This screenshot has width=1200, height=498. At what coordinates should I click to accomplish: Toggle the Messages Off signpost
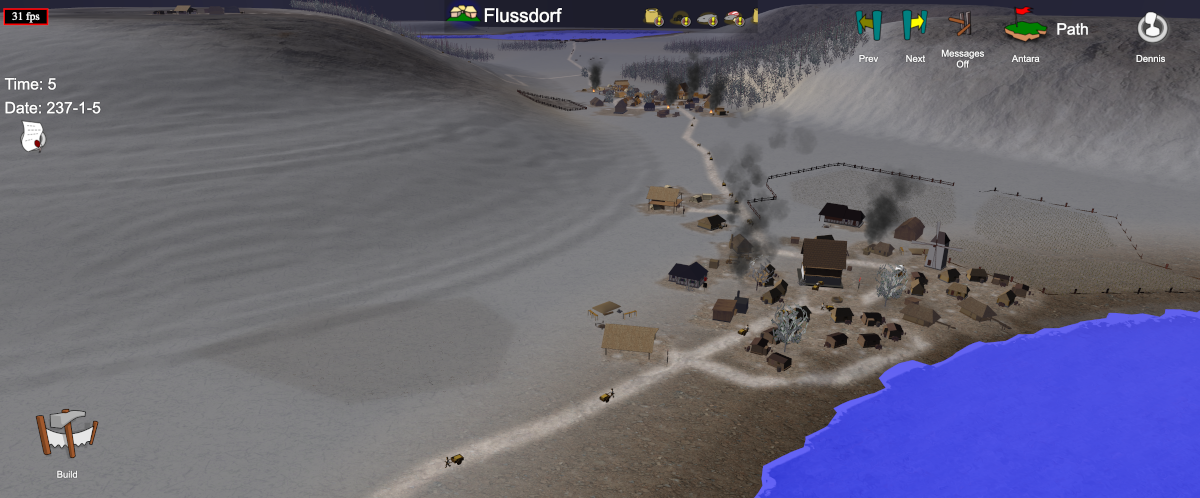tap(962, 26)
